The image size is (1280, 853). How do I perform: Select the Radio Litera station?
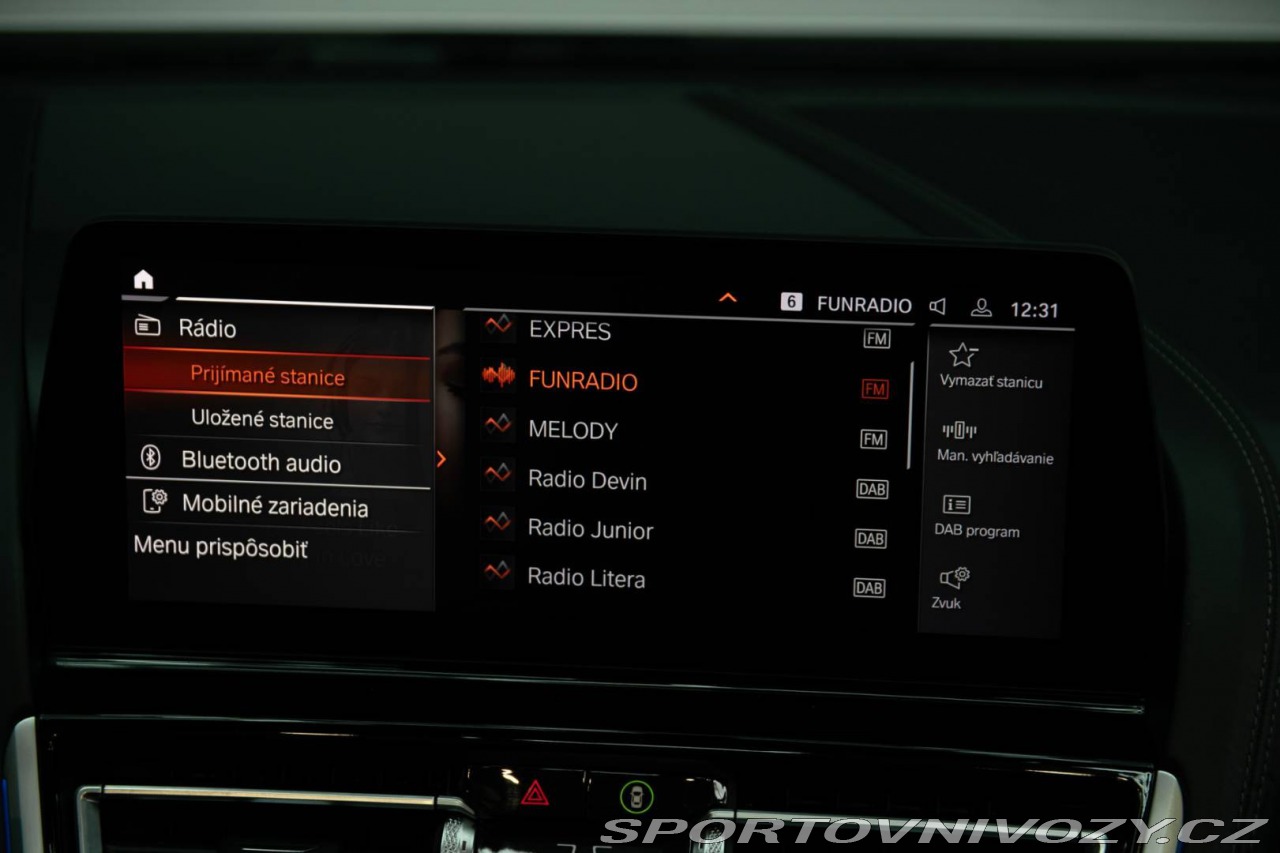click(x=586, y=578)
